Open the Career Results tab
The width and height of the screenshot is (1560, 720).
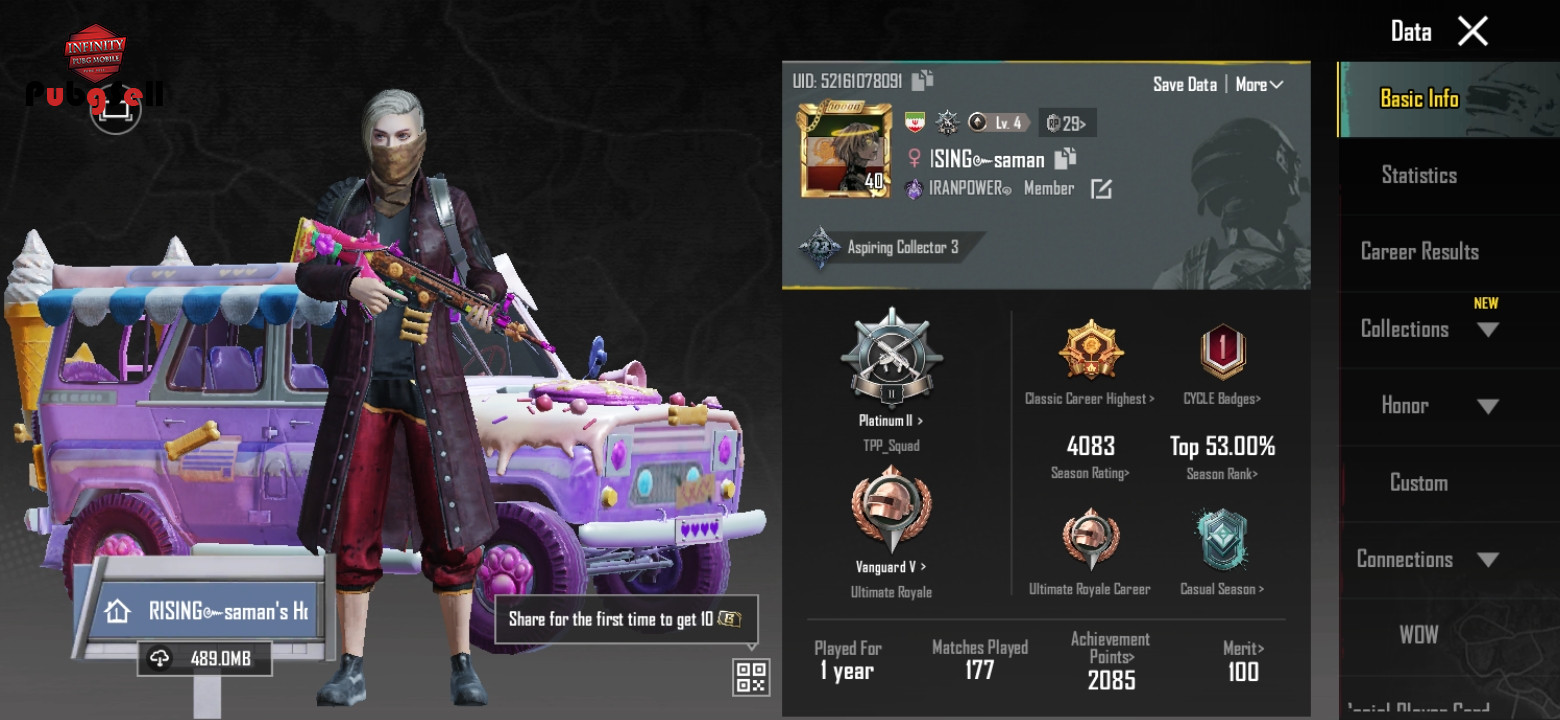(x=1419, y=252)
